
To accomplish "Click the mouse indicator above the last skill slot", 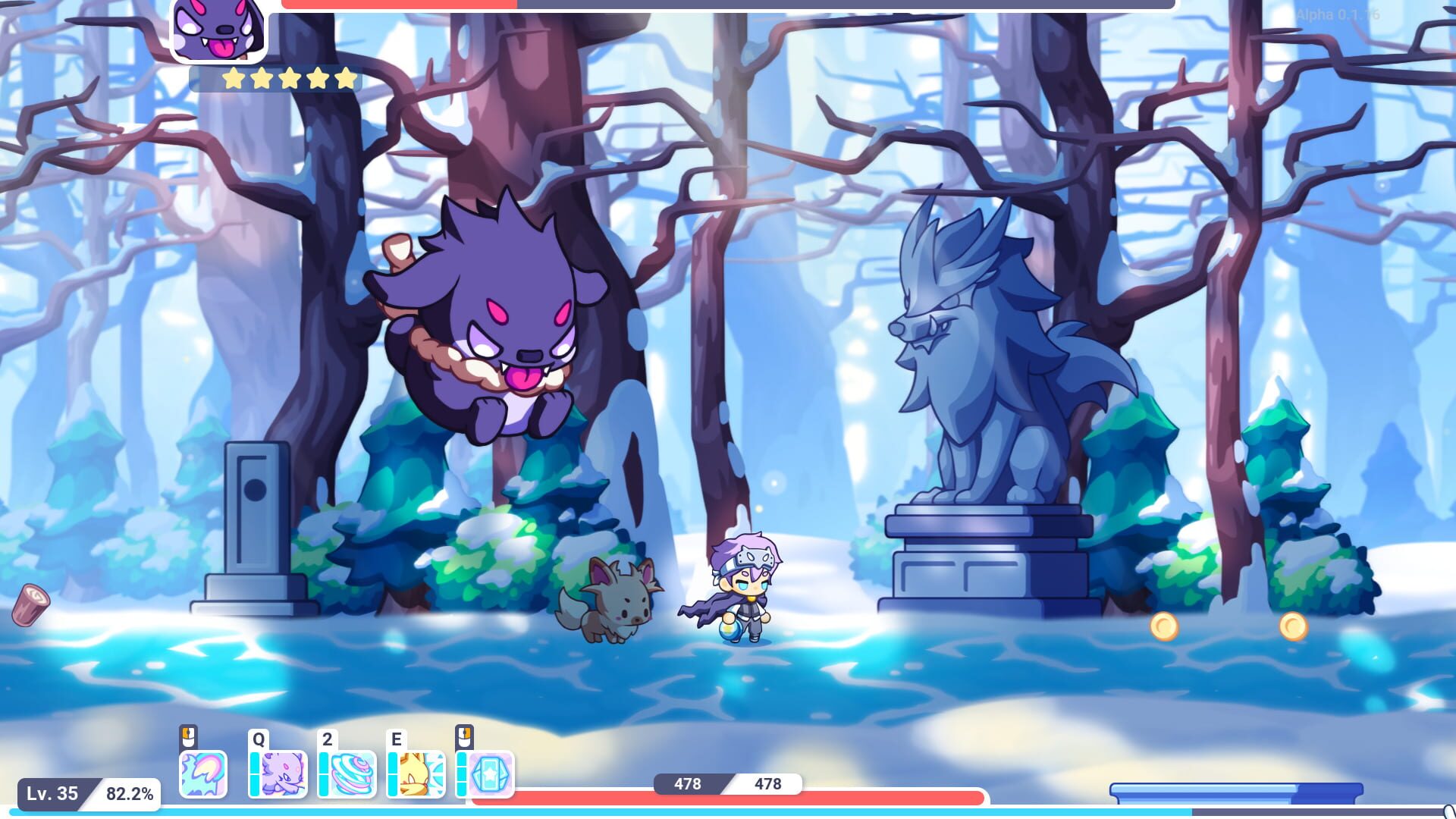I will click(x=463, y=736).
